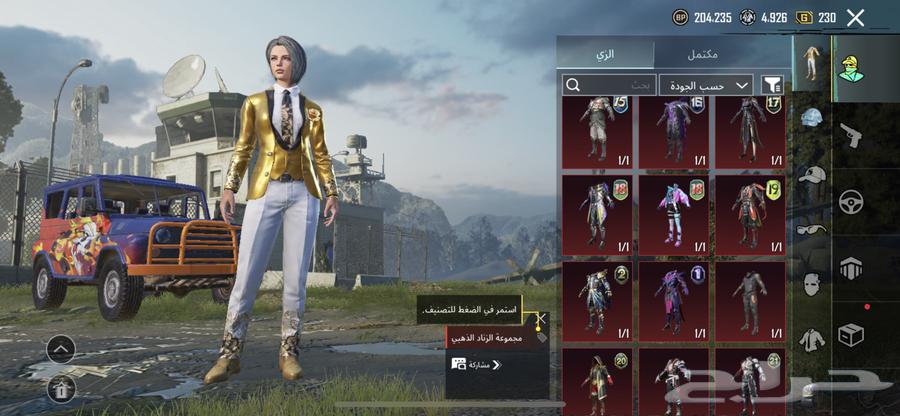Close the inventory with the top-right X
Viewport: 900px width, 416px height.
coord(855,17)
